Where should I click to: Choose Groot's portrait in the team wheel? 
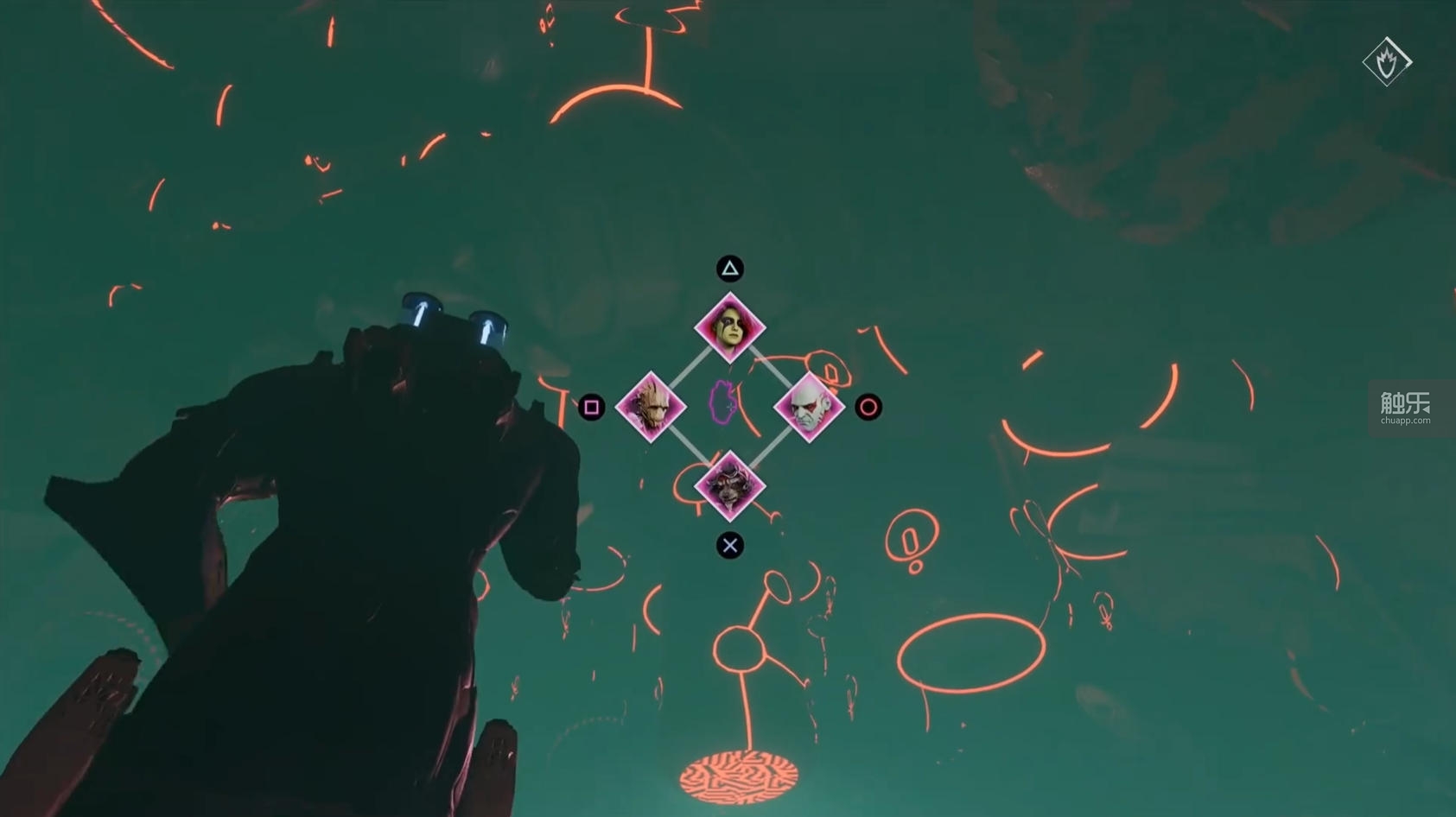tap(651, 407)
